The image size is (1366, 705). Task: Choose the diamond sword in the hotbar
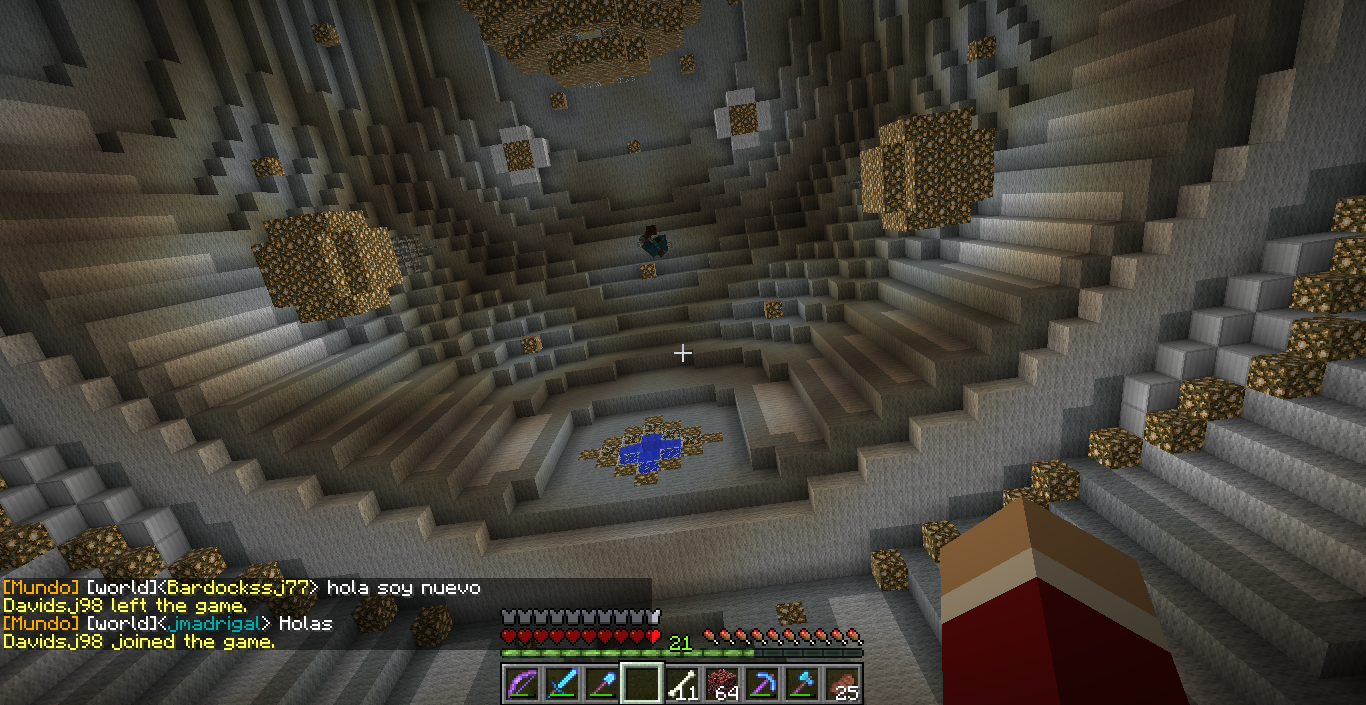pyautogui.click(x=562, y=684)
